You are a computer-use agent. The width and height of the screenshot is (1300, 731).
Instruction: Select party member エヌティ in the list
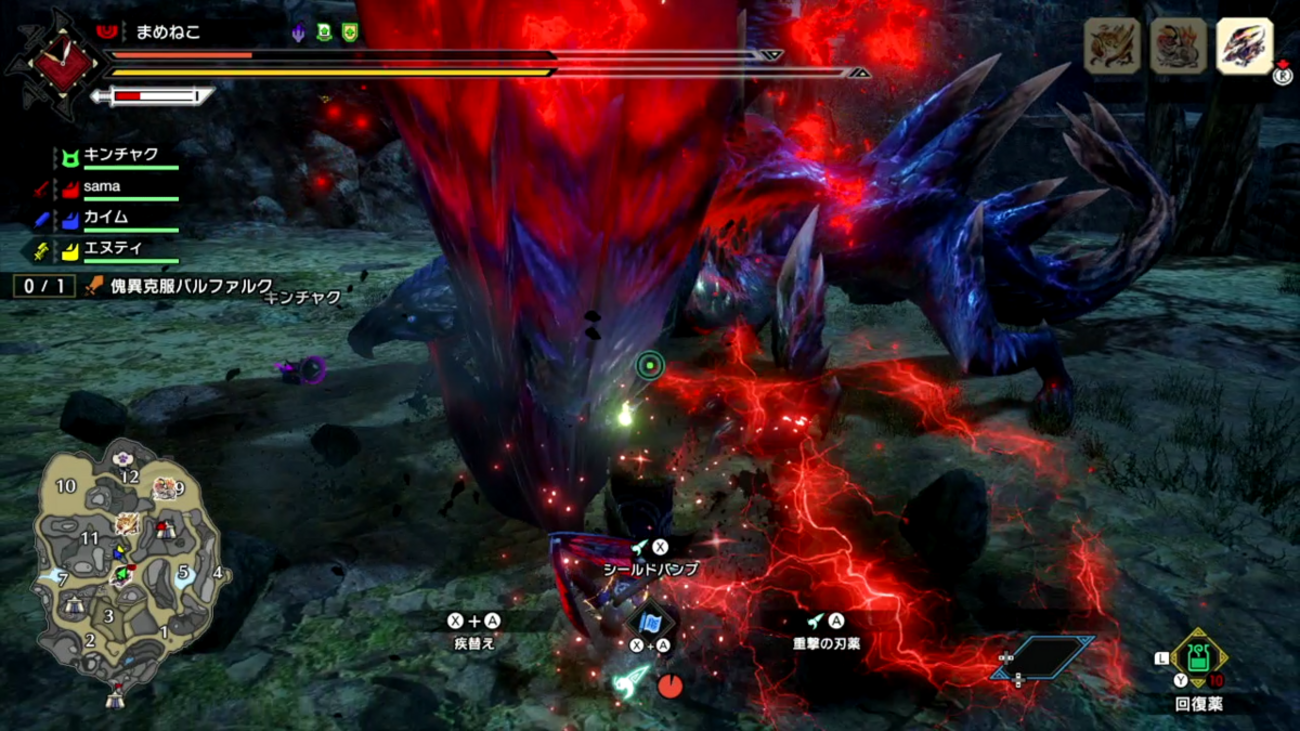click(112, 248)
